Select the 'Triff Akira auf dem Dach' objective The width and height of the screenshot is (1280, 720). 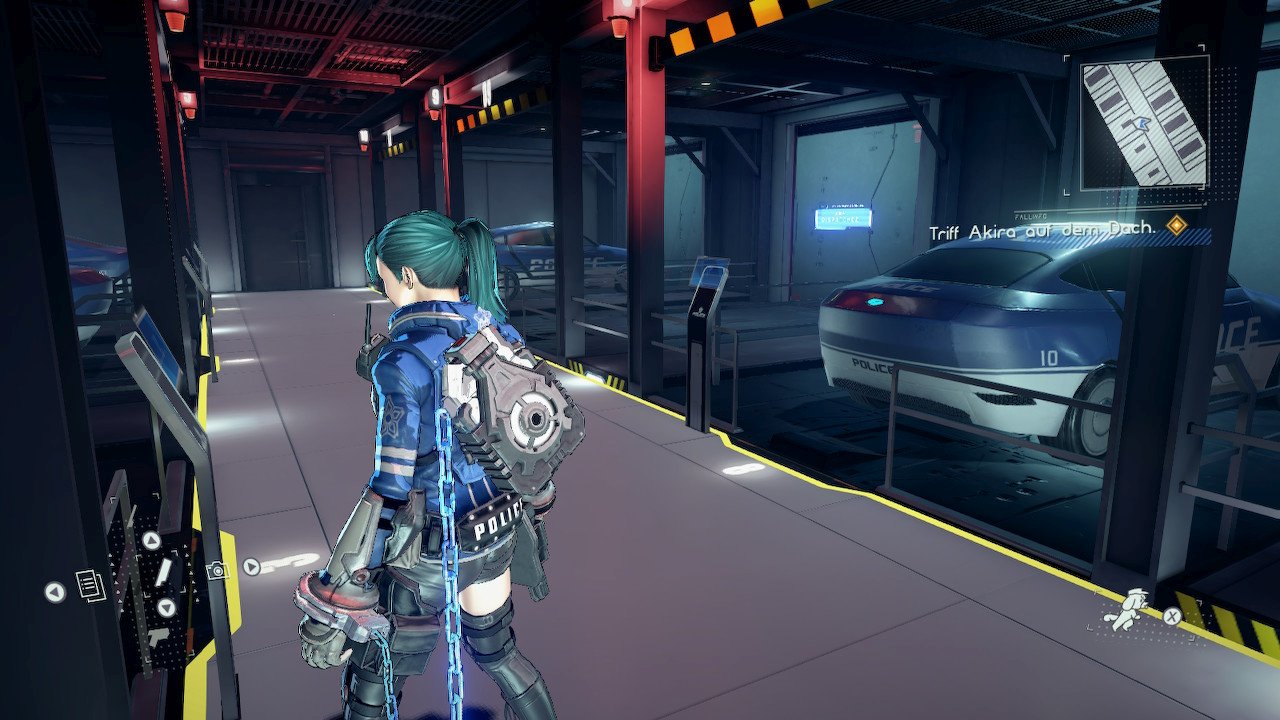point(1042,230)
